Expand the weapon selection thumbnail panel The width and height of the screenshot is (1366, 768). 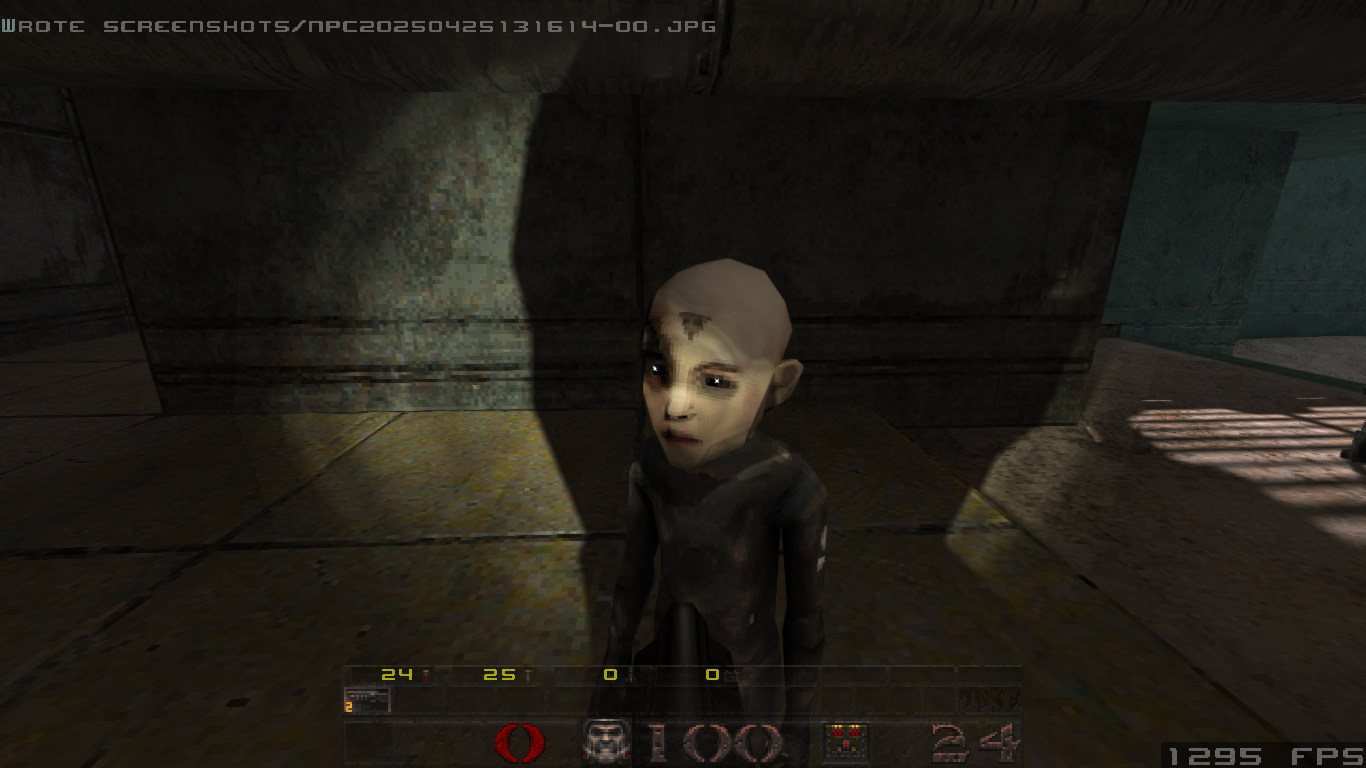[x=368, y=699]
